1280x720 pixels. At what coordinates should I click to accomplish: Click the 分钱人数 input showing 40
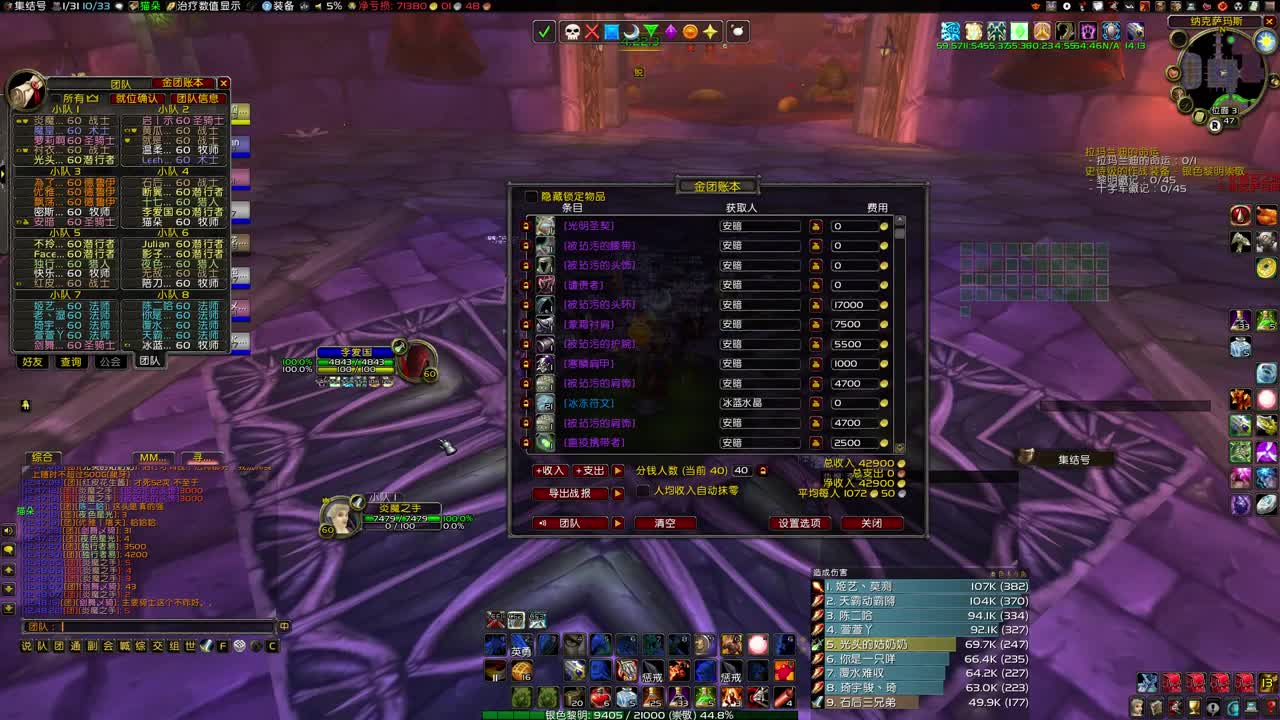click(x=740, y=470)
